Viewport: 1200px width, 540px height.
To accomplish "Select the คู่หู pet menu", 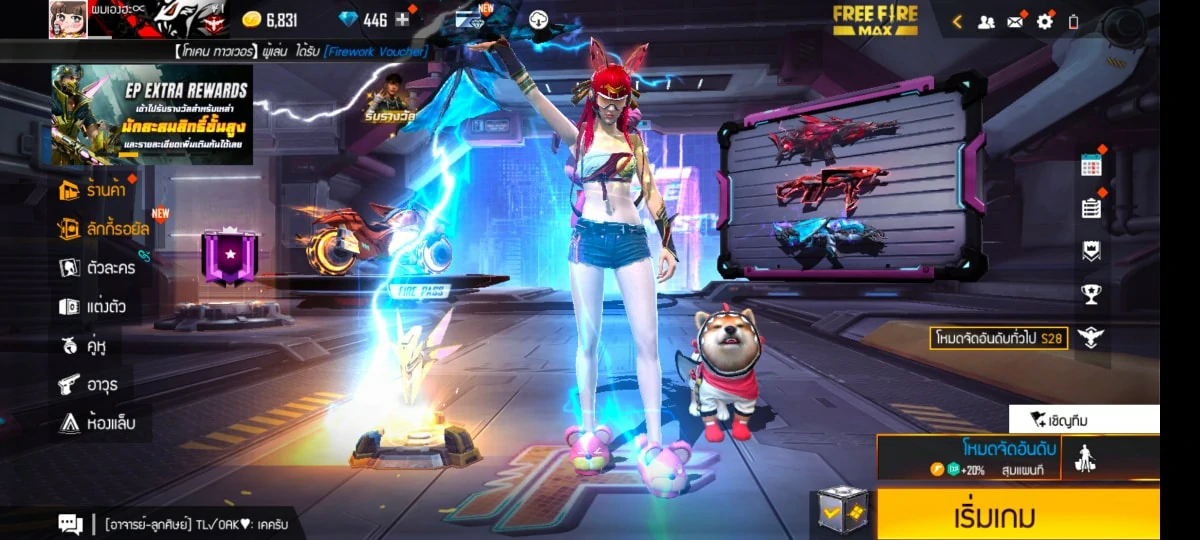I will (x=84, y=346).
